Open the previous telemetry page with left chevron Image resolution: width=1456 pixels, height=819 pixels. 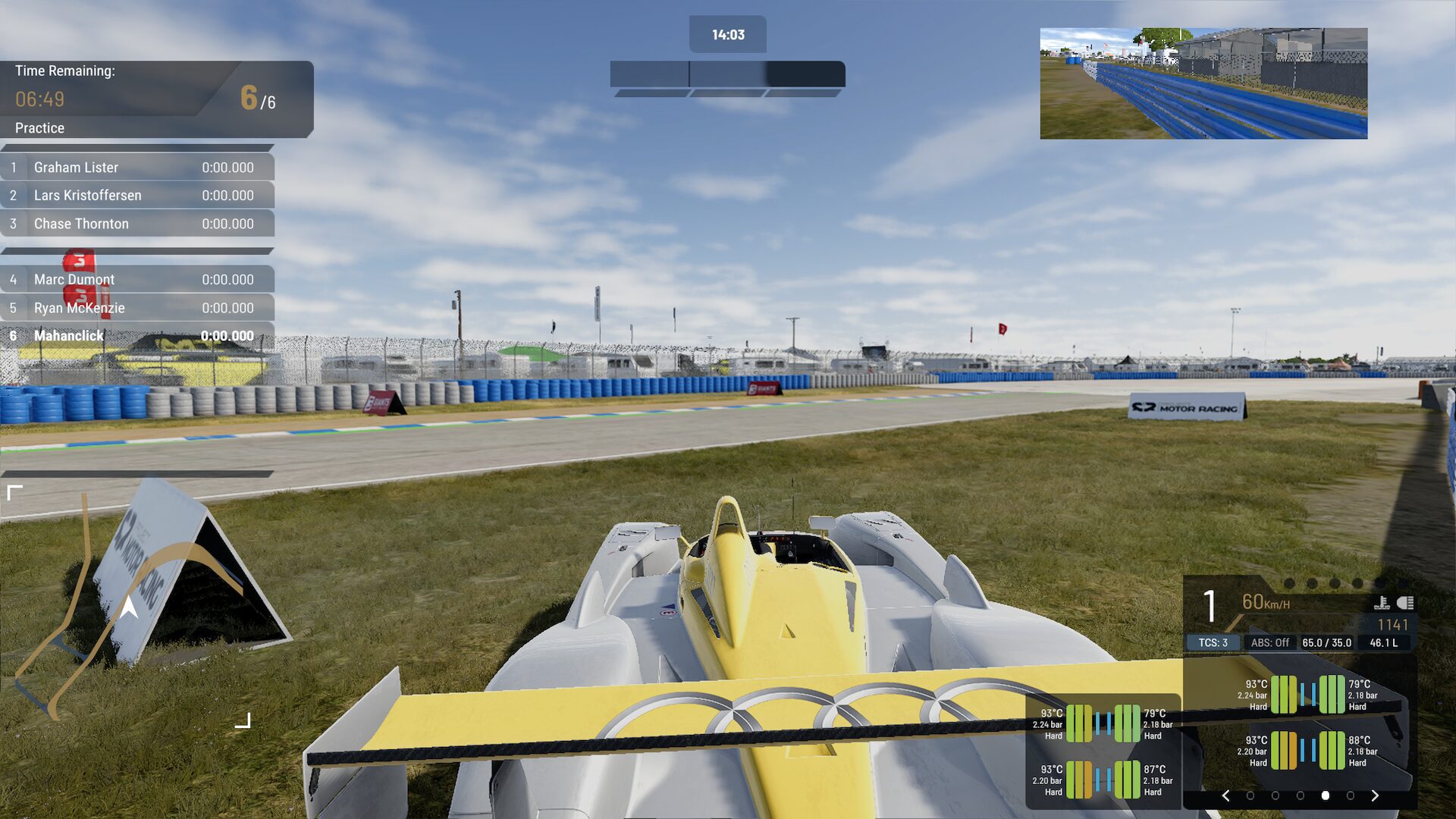click(x=1226, y=794)
